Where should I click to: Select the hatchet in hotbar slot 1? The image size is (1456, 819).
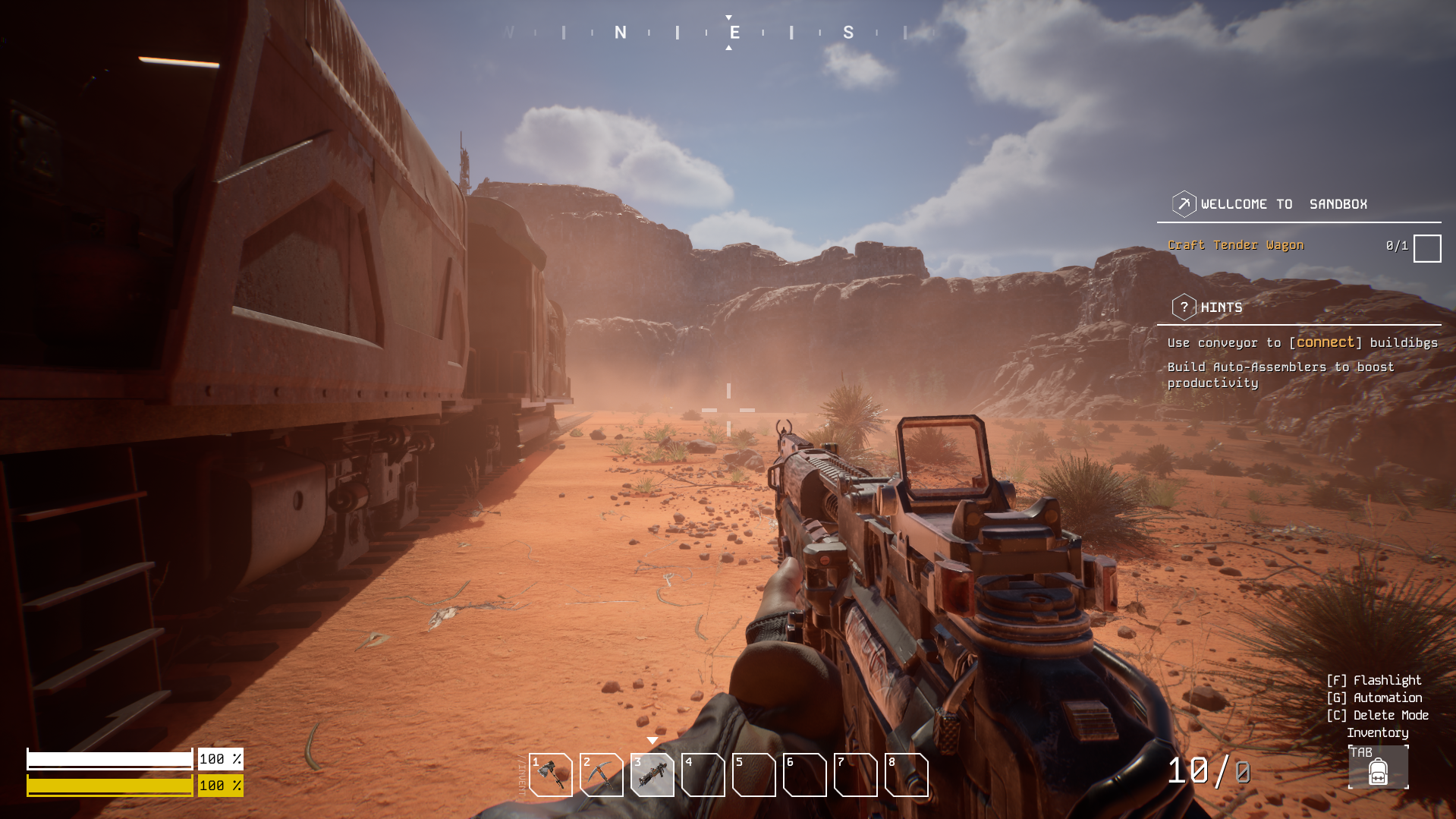(x=550, y=774)
